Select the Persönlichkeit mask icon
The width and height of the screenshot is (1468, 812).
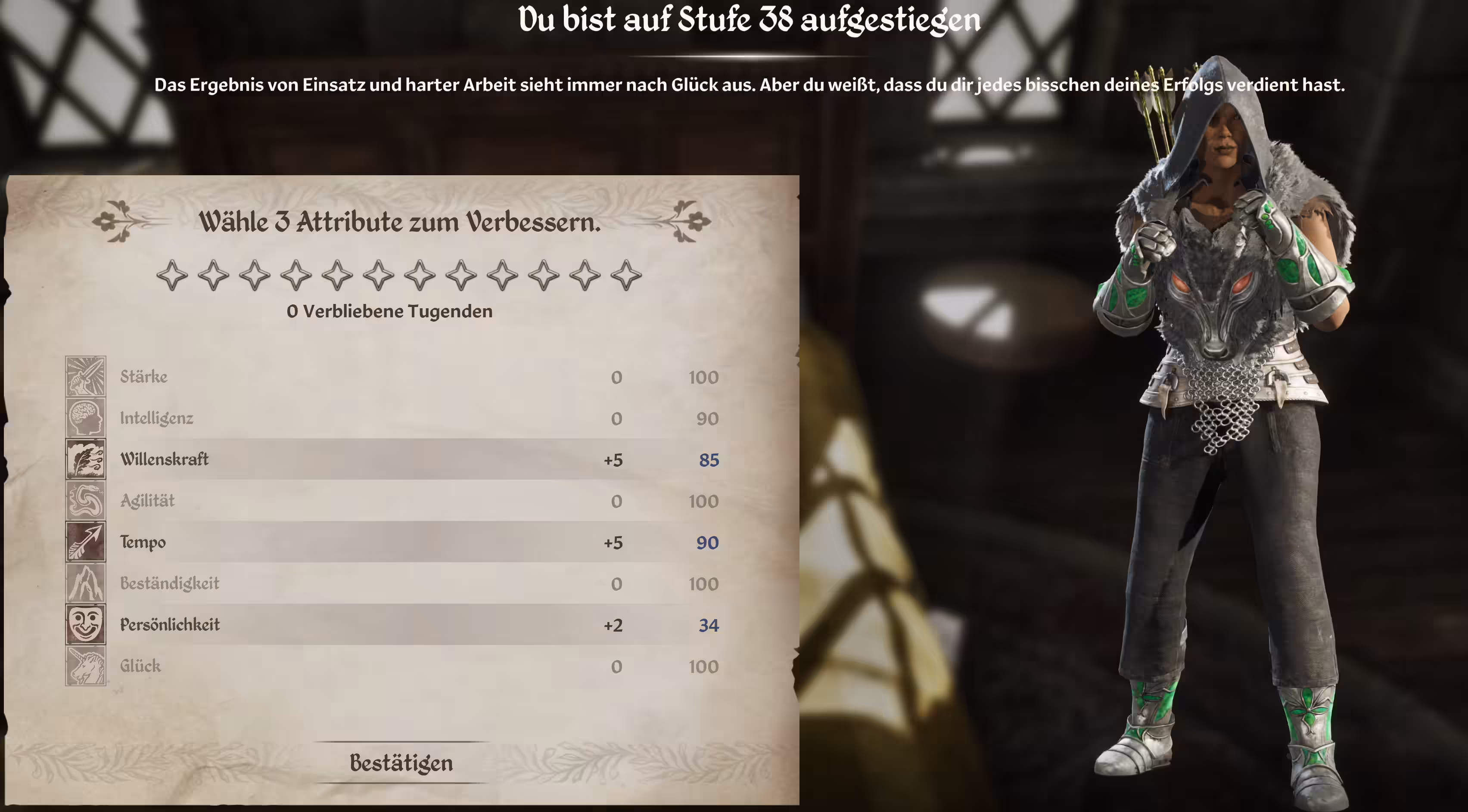point(85,624)
